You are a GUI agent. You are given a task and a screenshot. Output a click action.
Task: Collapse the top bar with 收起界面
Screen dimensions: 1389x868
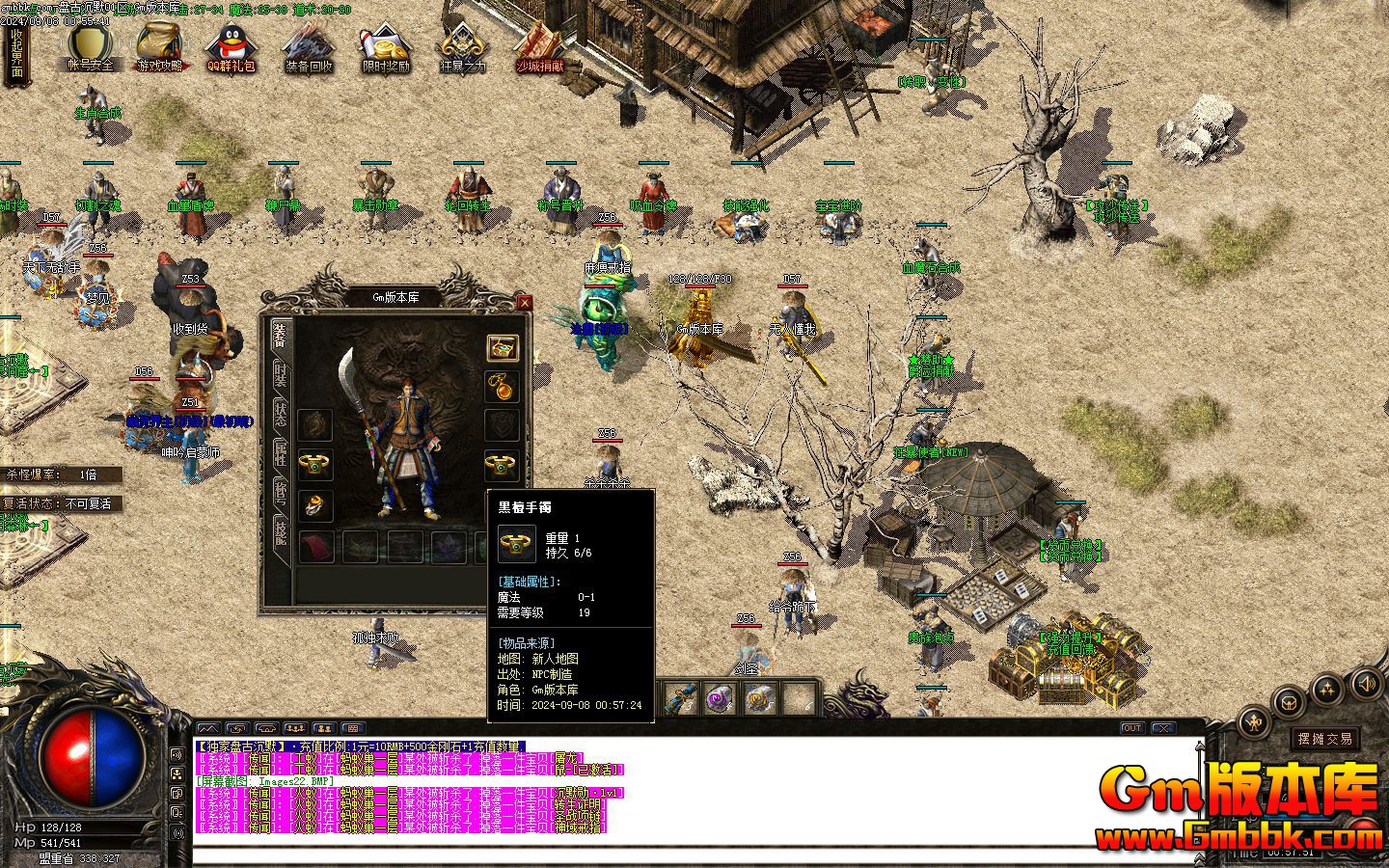[x=16, y=53]
